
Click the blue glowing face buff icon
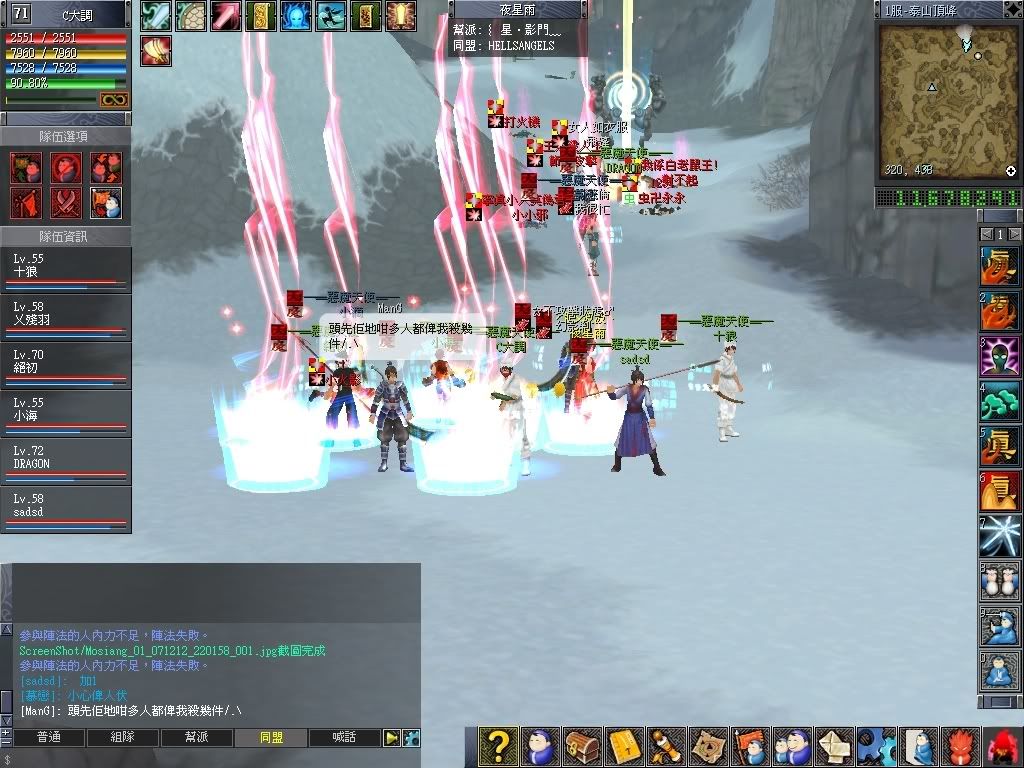(x=295, y=15)
